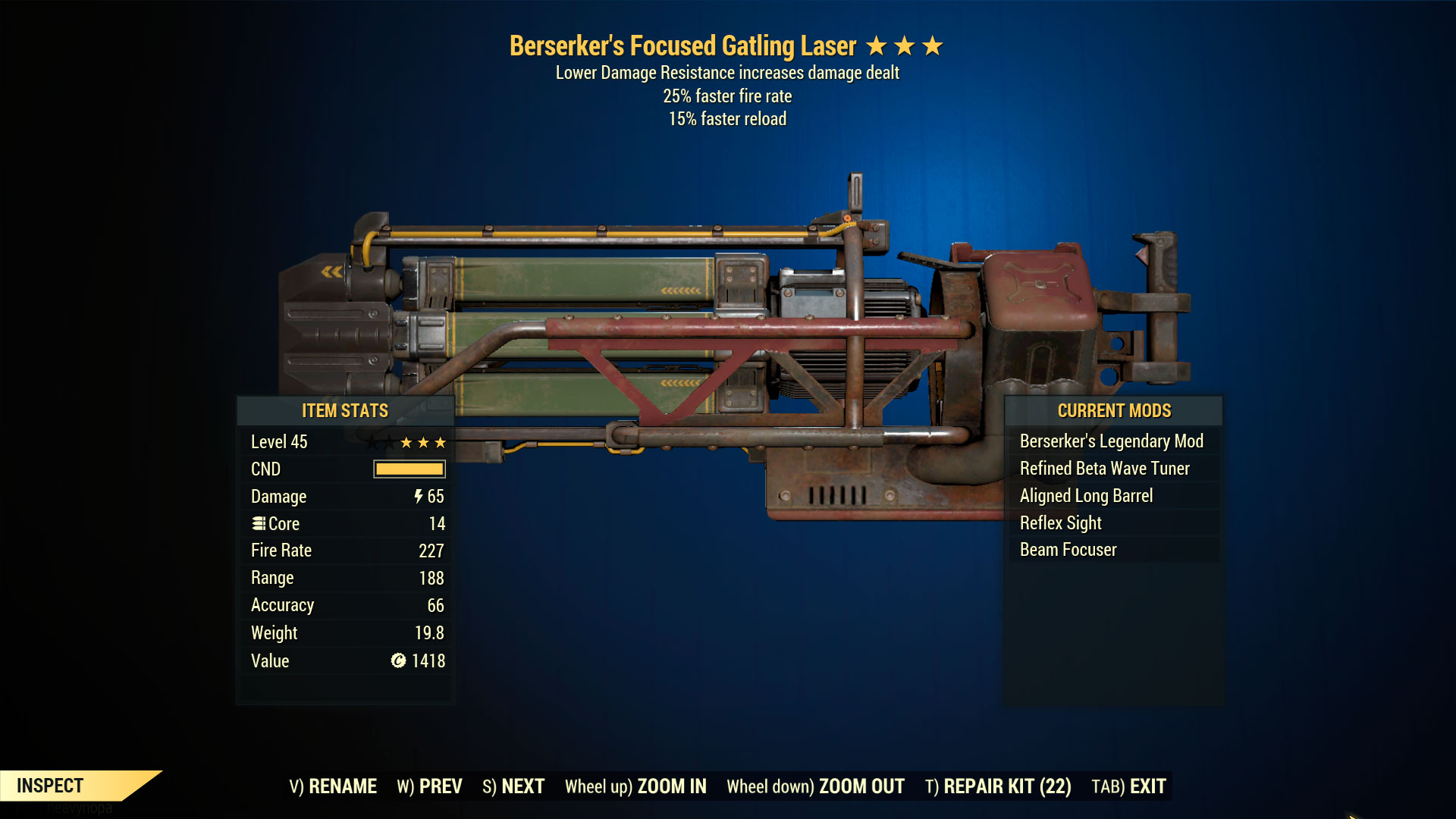Select the Refined Beta Wave Tuner mod
This screenshot has height=819, width=1456.
pyautogui.click(x=1104, y=469)
